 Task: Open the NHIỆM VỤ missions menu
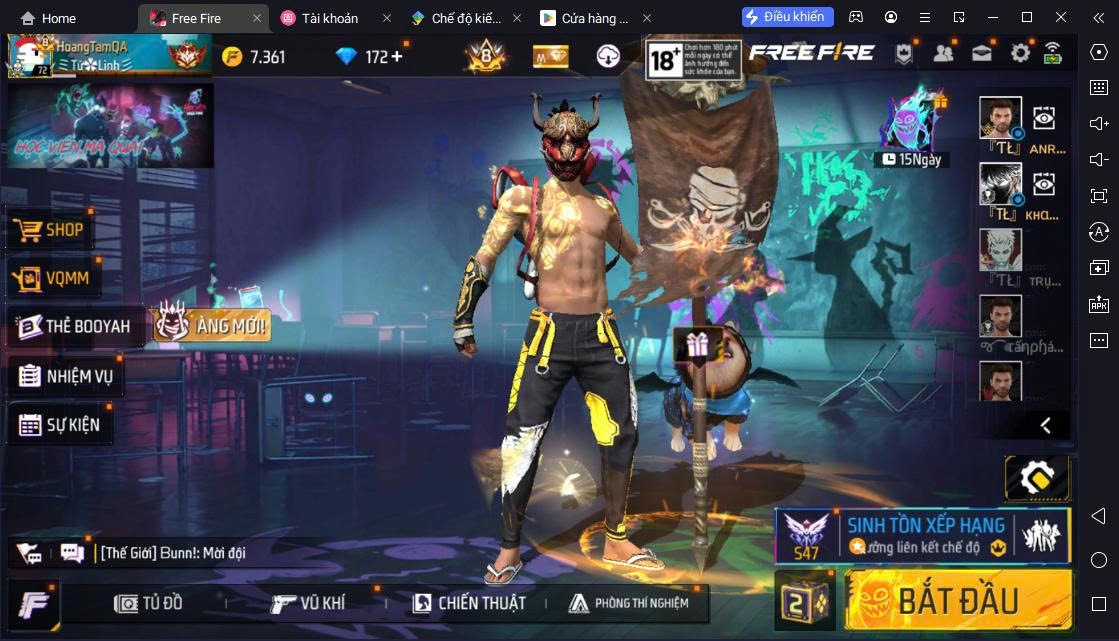click(66, 376)
